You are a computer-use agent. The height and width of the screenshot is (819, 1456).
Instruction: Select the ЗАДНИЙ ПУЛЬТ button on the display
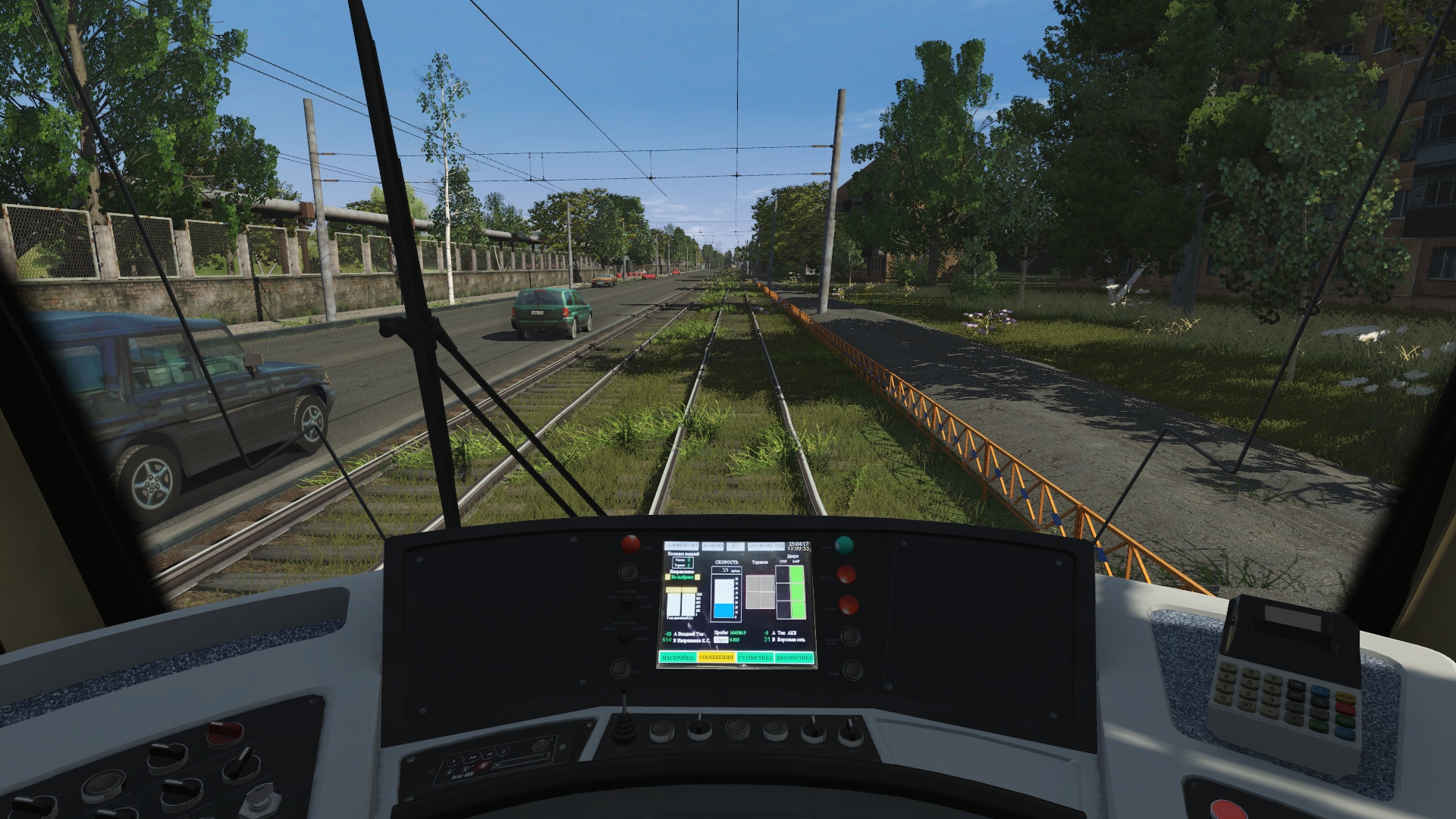click(682, 546)
